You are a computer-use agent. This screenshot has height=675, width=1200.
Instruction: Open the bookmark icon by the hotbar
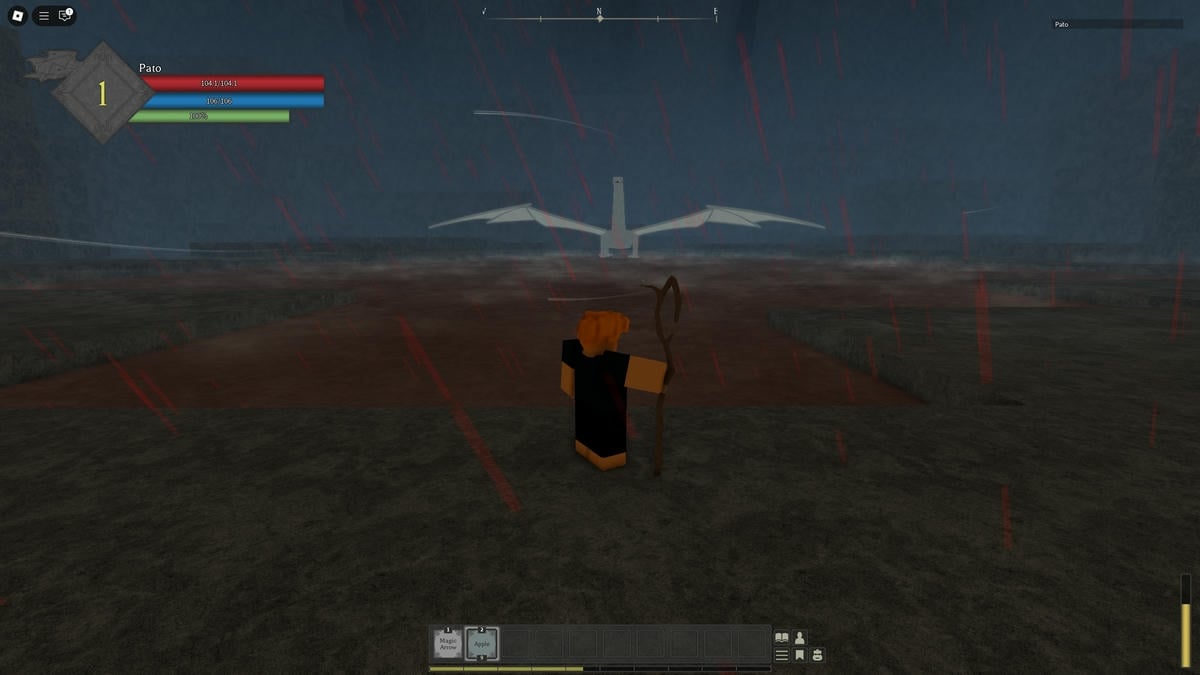pos(800,656)
